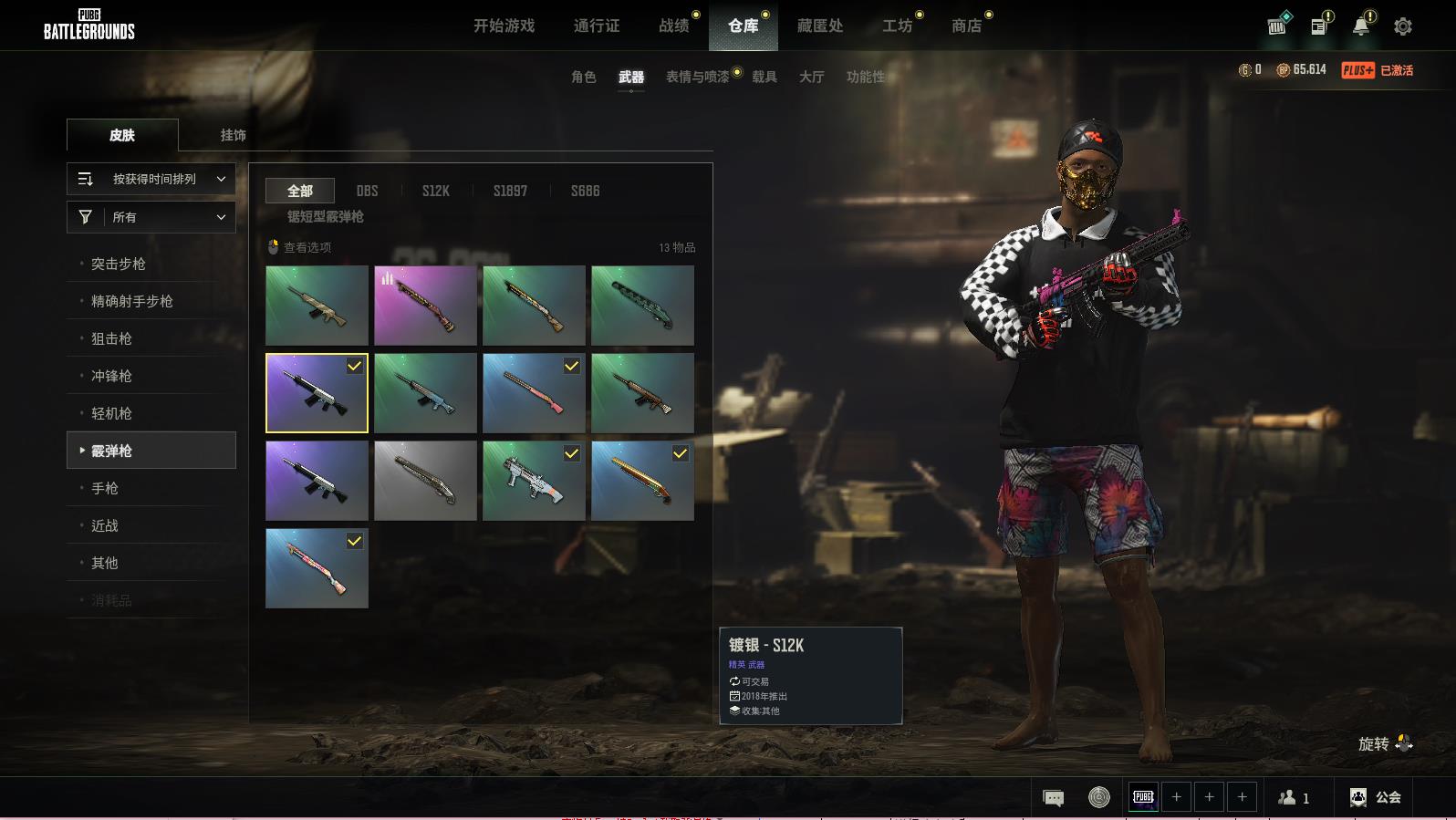
Task: Switch to the 角色 character section
Action: tap(583, 77)
